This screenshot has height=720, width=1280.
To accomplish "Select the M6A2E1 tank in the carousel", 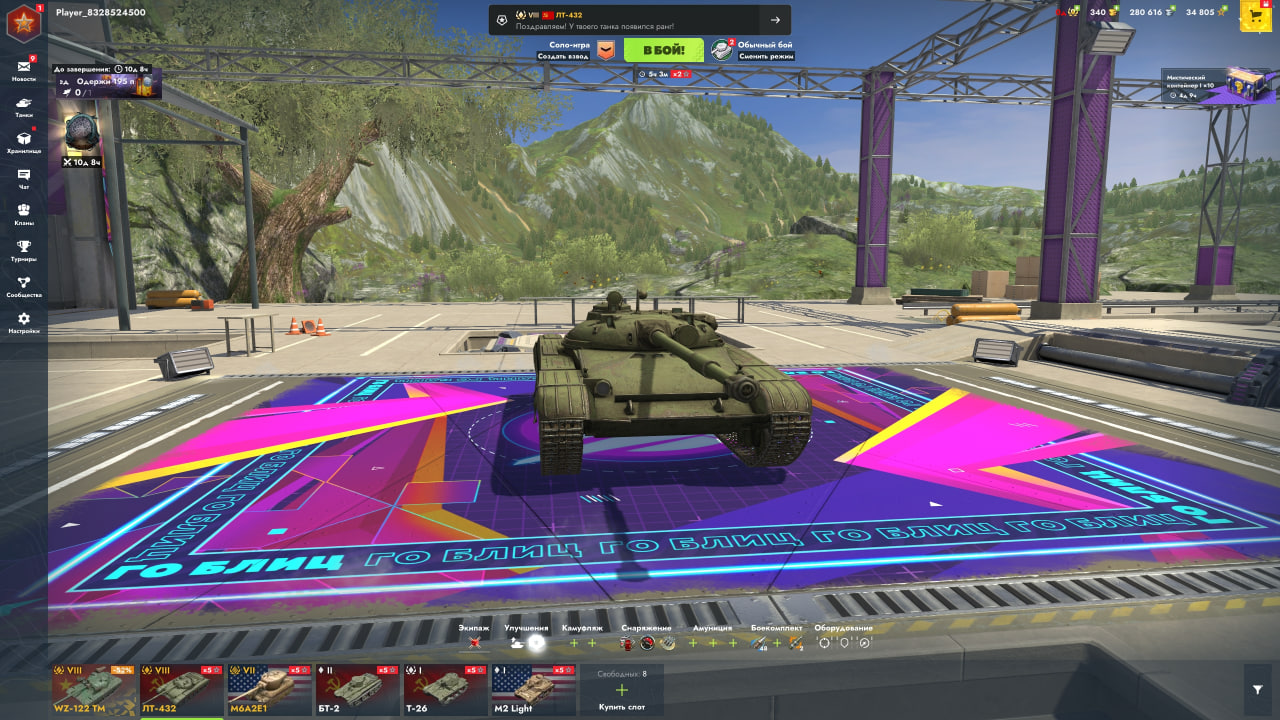I will pos(270,690).
